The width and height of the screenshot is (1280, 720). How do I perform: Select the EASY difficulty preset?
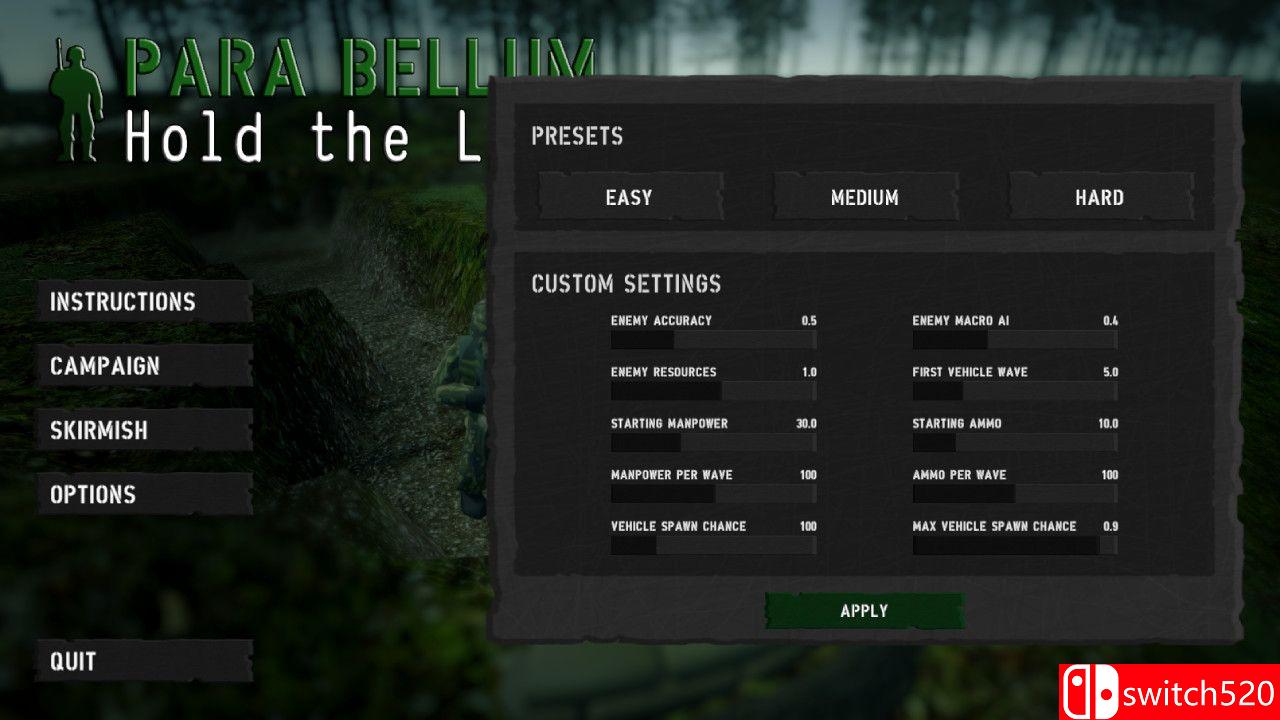pos(630,197)
